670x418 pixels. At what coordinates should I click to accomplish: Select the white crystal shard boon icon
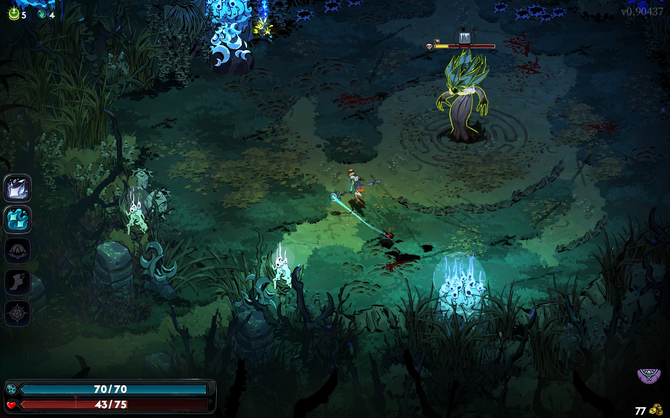(x=18, y=188)
